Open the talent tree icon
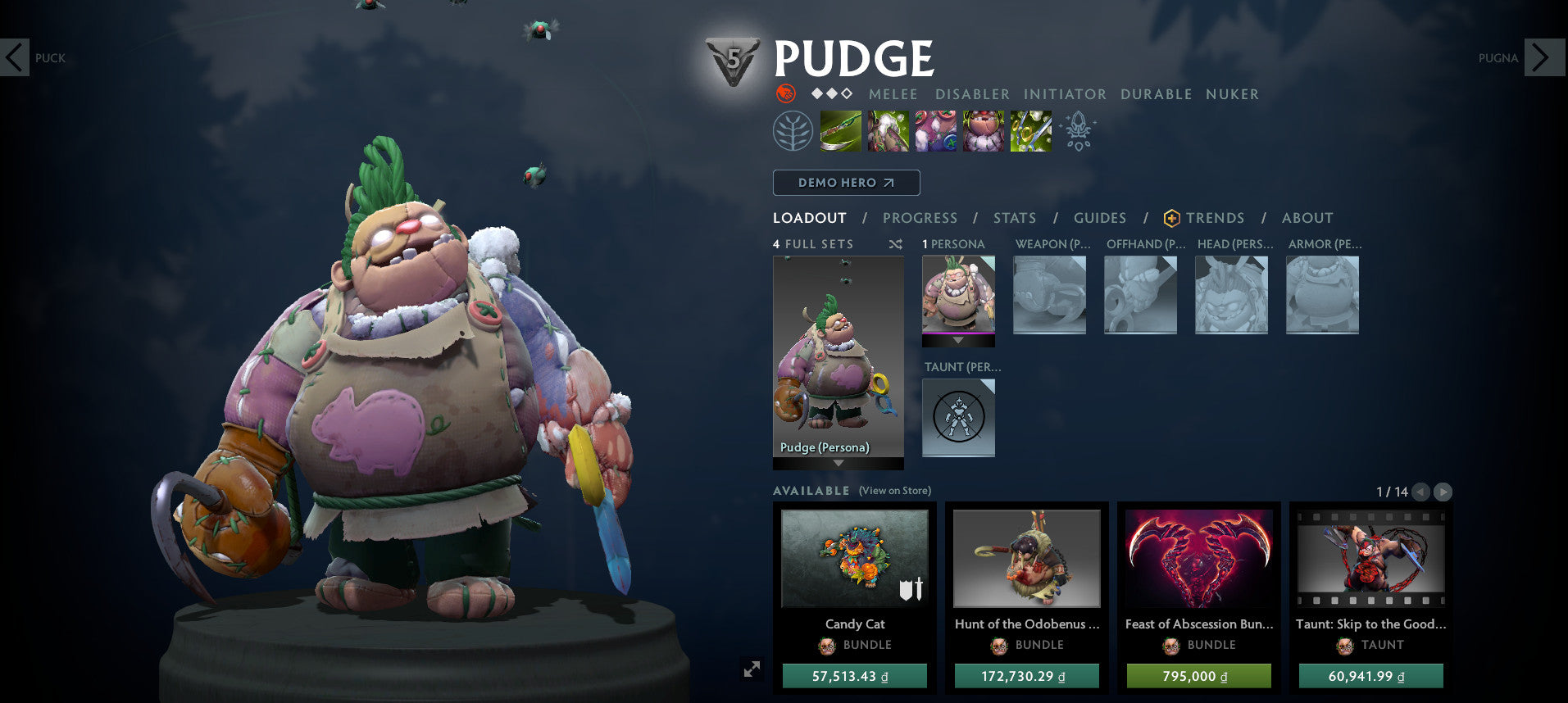 (792, 131)
